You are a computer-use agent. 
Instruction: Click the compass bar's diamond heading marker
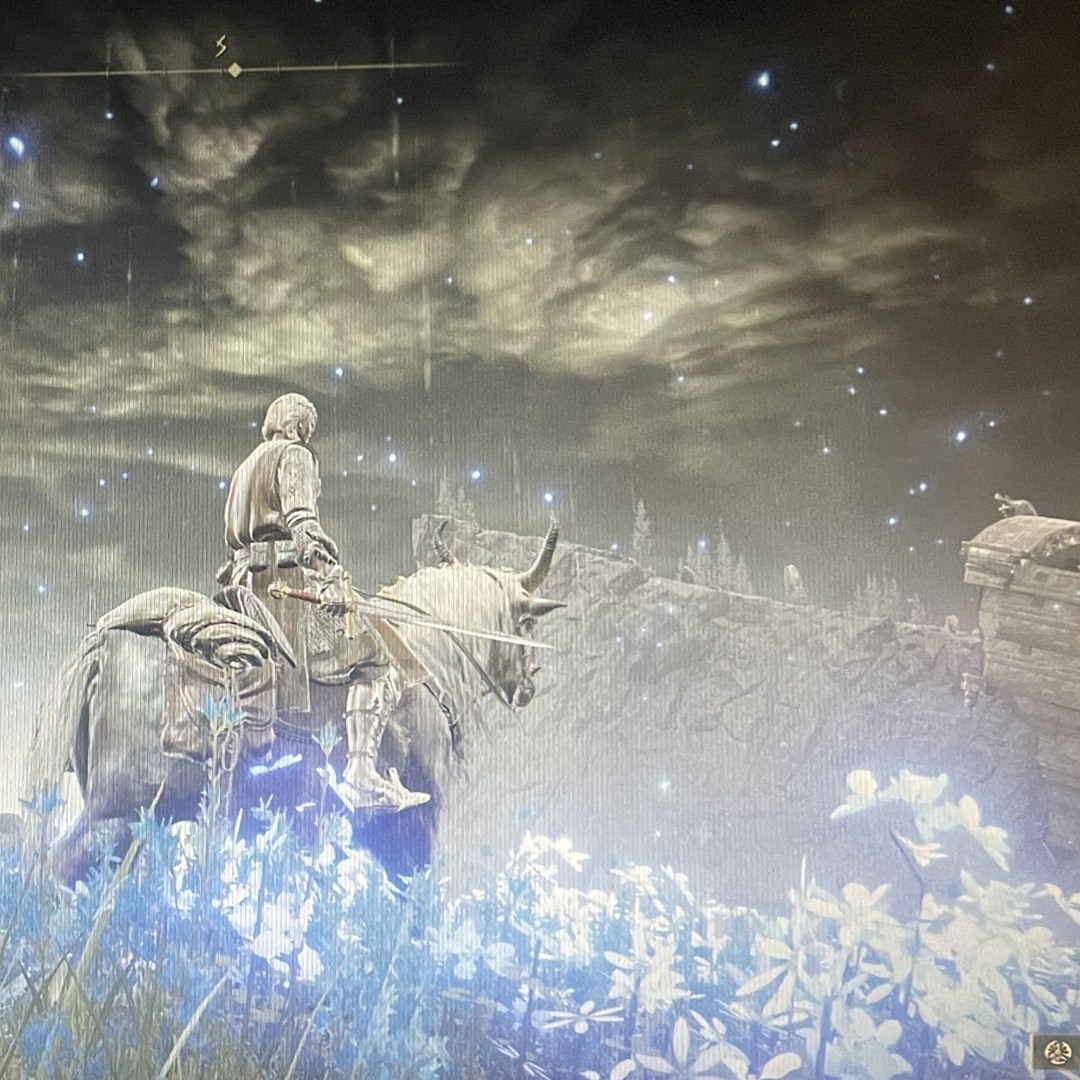(234, 69)
